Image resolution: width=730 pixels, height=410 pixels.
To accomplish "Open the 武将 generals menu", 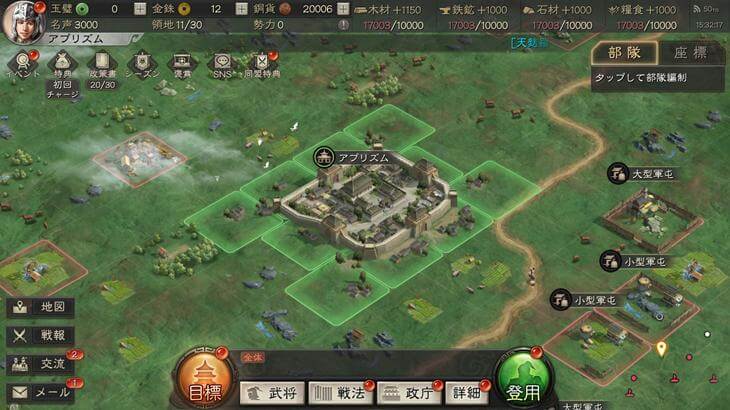I will (272, 392).
